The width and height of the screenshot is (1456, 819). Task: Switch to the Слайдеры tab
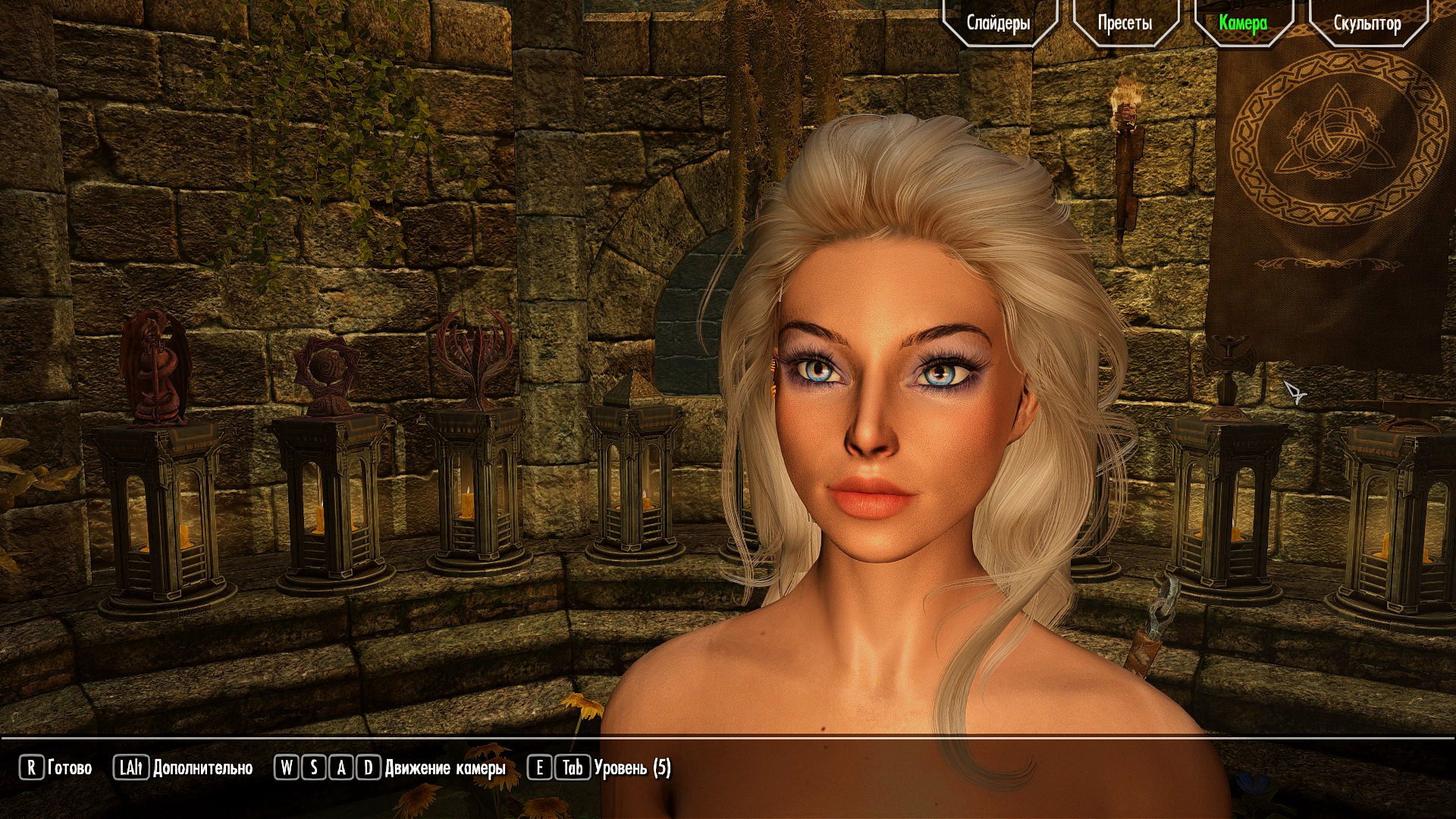click(x=999, y=23)
